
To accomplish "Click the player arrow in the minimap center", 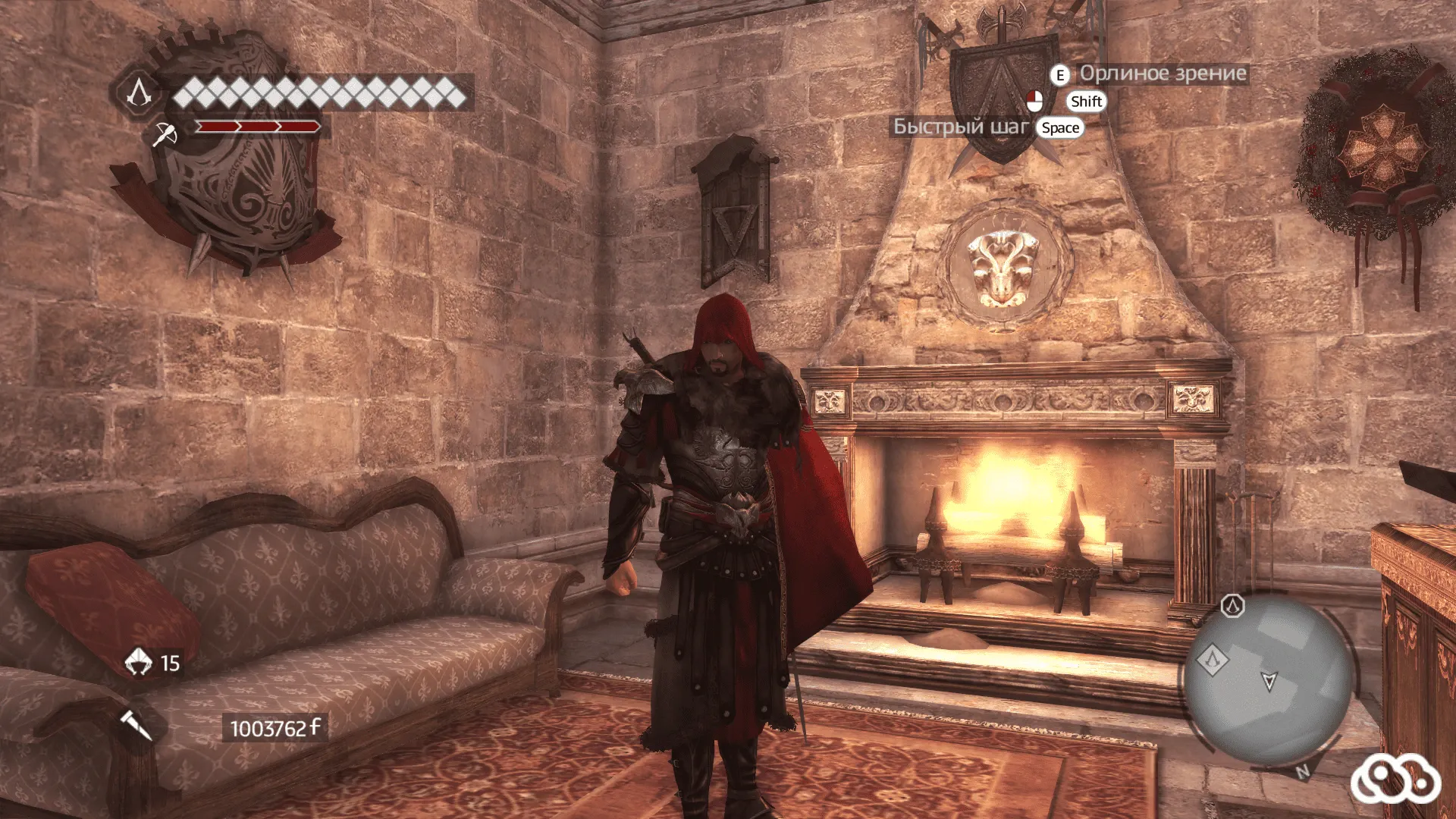I will (x=1269, y=681).
